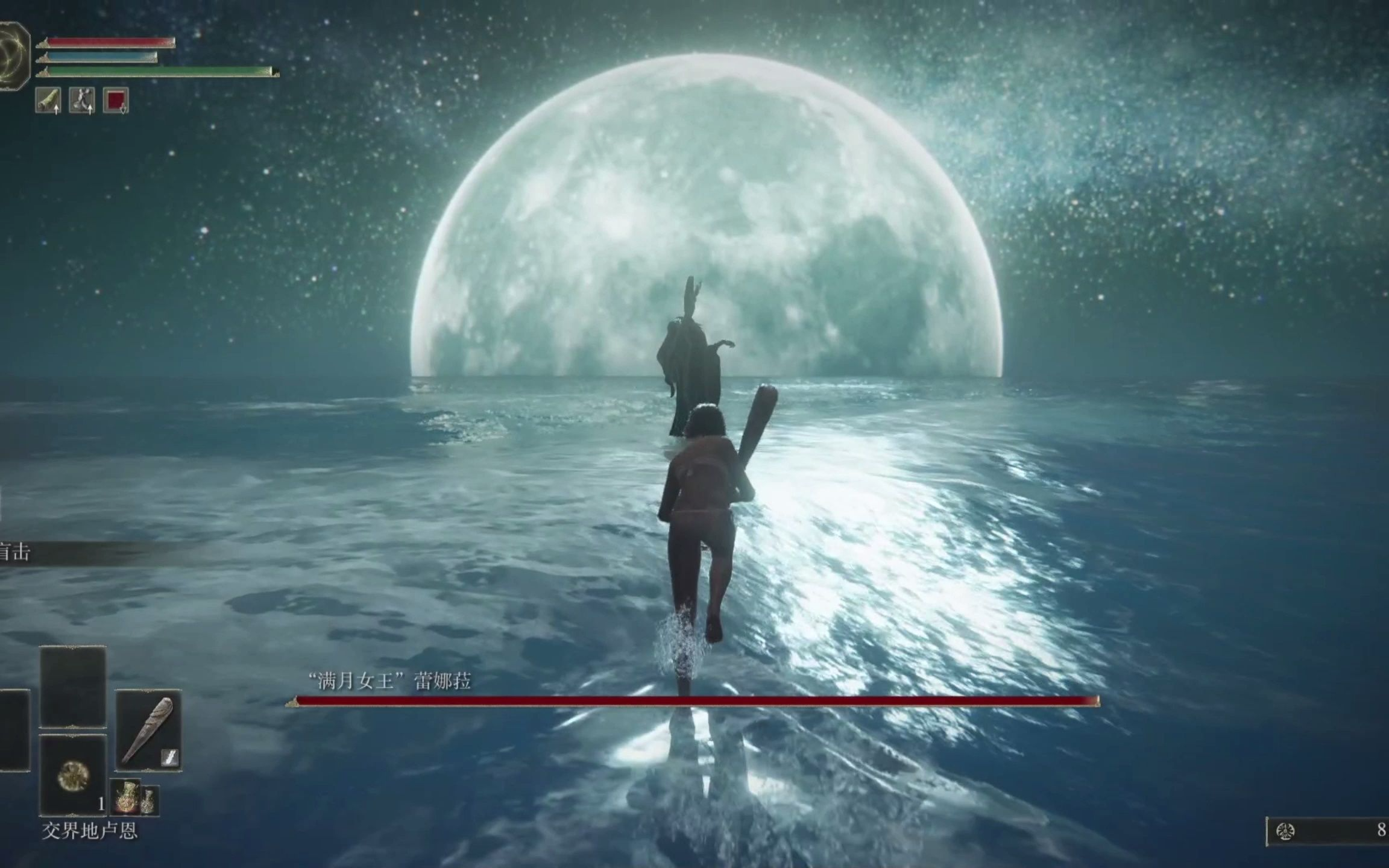
Task: Inspect the running figure buff icon
Action: pos(82,100)
